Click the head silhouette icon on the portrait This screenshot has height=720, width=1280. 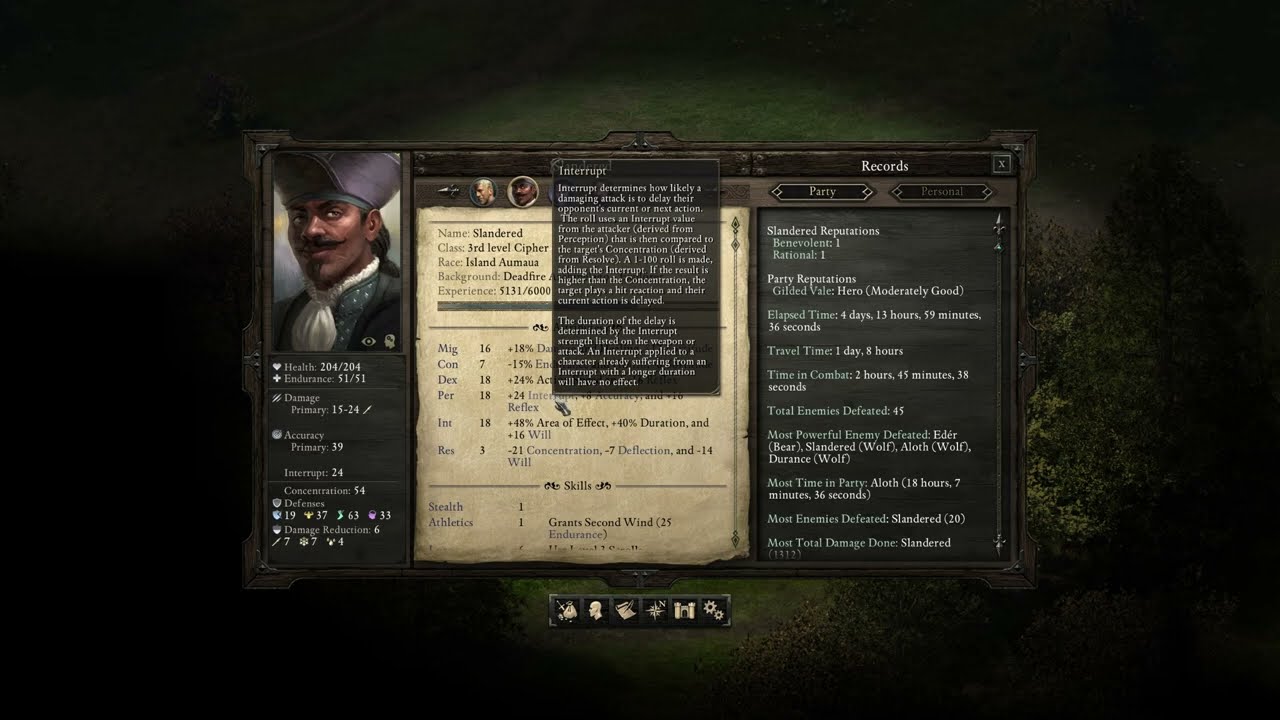(x=389, y=342)
